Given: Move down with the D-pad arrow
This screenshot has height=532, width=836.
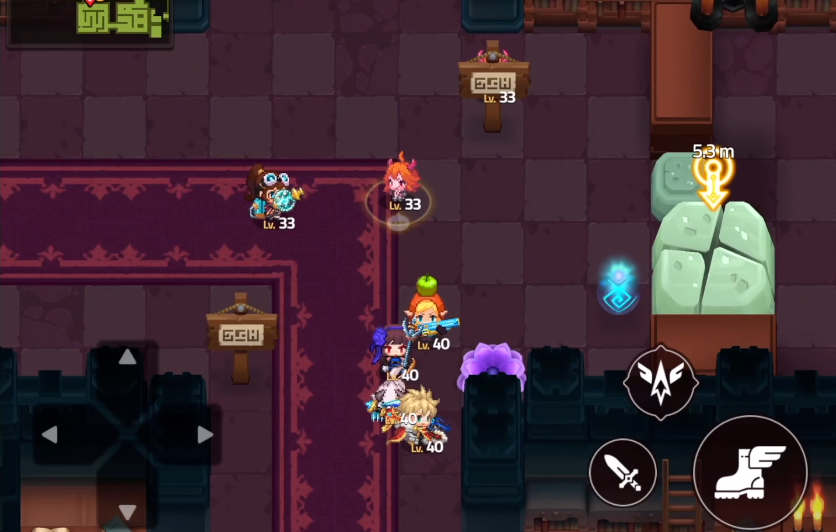Looking at the screenshot, I should pyautogui.click(x=127, y=511).
